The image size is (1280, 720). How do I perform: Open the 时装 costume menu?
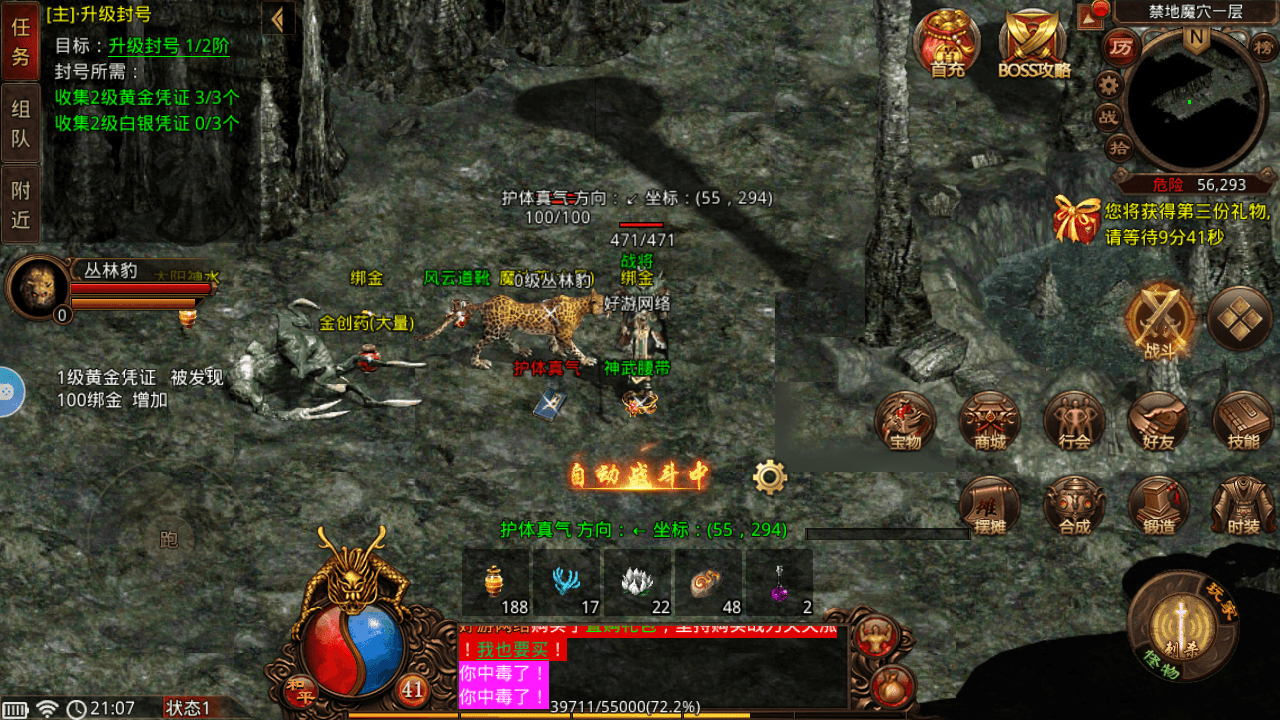click(x=1242, y=506)
